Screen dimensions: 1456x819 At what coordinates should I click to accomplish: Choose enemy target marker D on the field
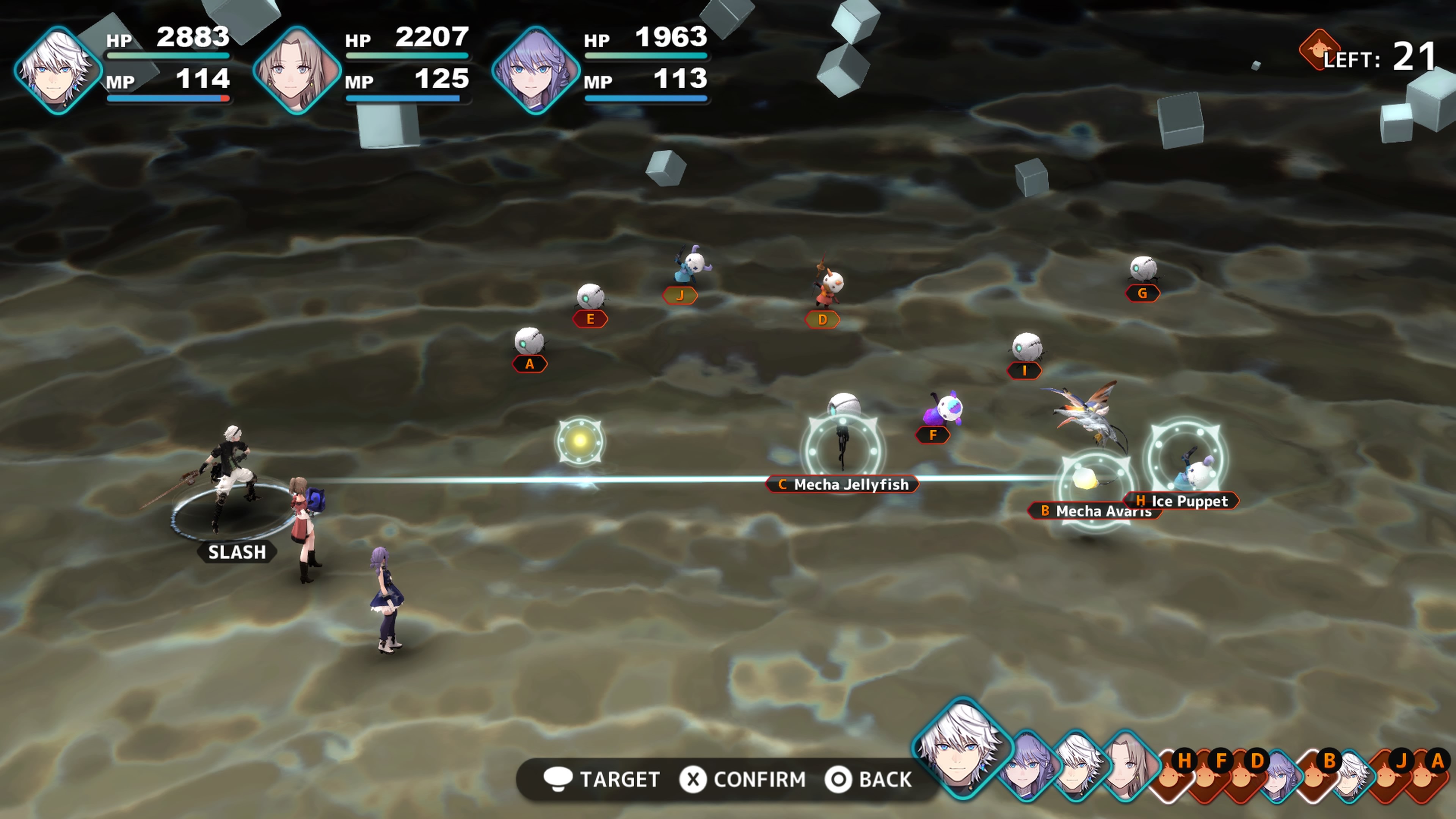pyautogui.click(x=822, y=320)
